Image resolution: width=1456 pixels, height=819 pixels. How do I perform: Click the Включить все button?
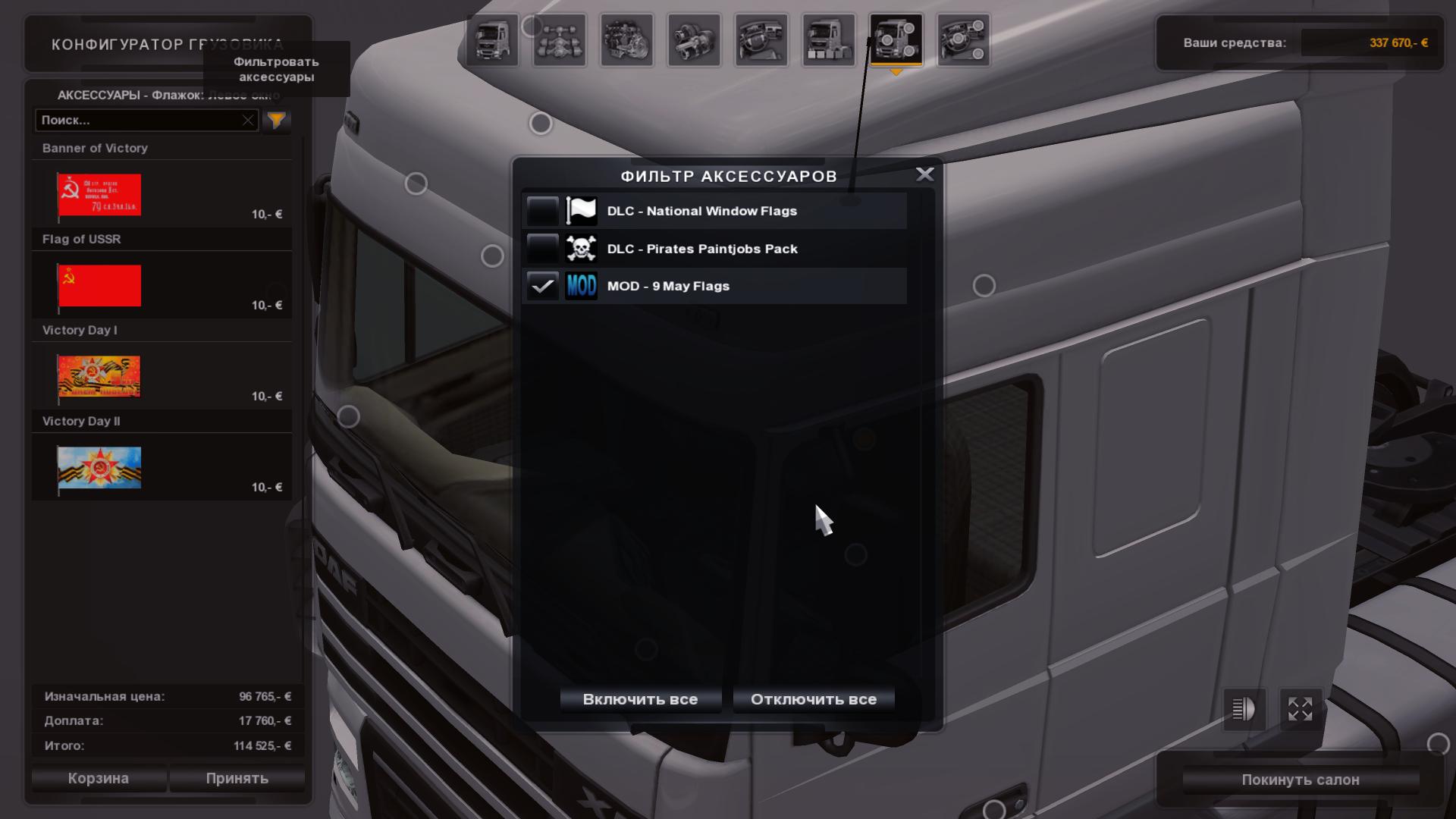click(x=640, y=699)
